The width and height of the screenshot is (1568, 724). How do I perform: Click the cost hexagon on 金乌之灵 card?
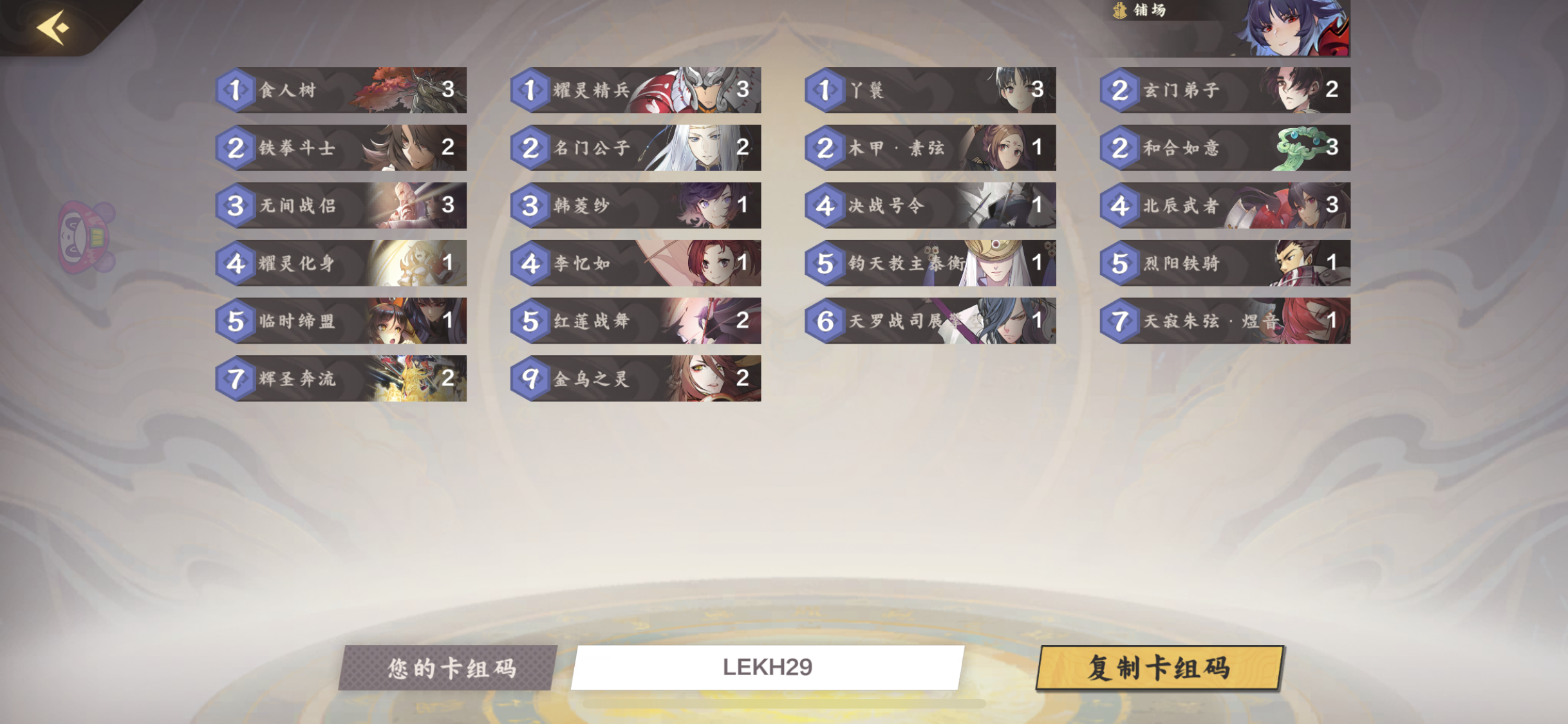click(x=530, y=378)
